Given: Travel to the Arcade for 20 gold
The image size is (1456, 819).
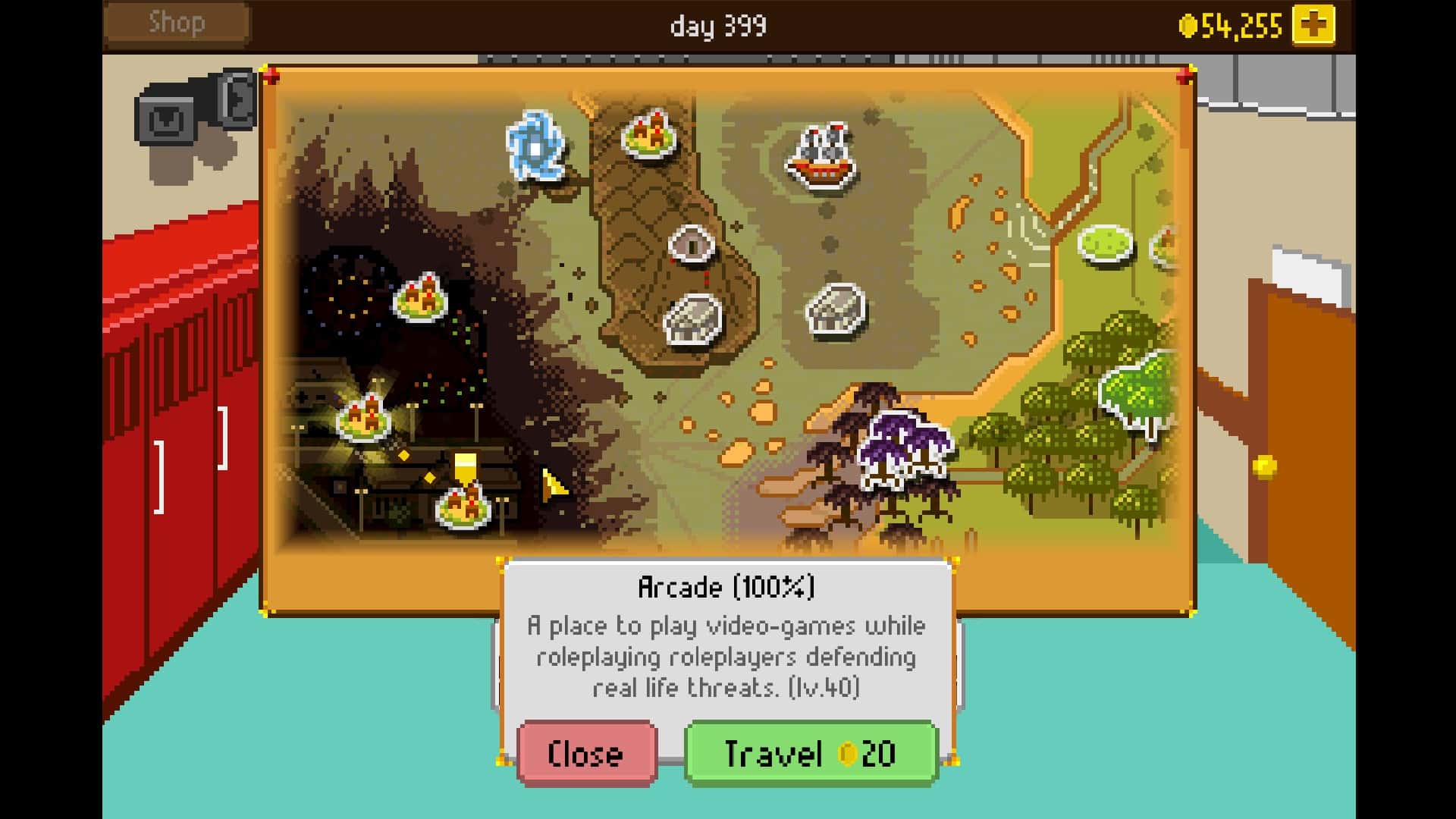Looking at the screenshot, I should click(x=809, y=753).
